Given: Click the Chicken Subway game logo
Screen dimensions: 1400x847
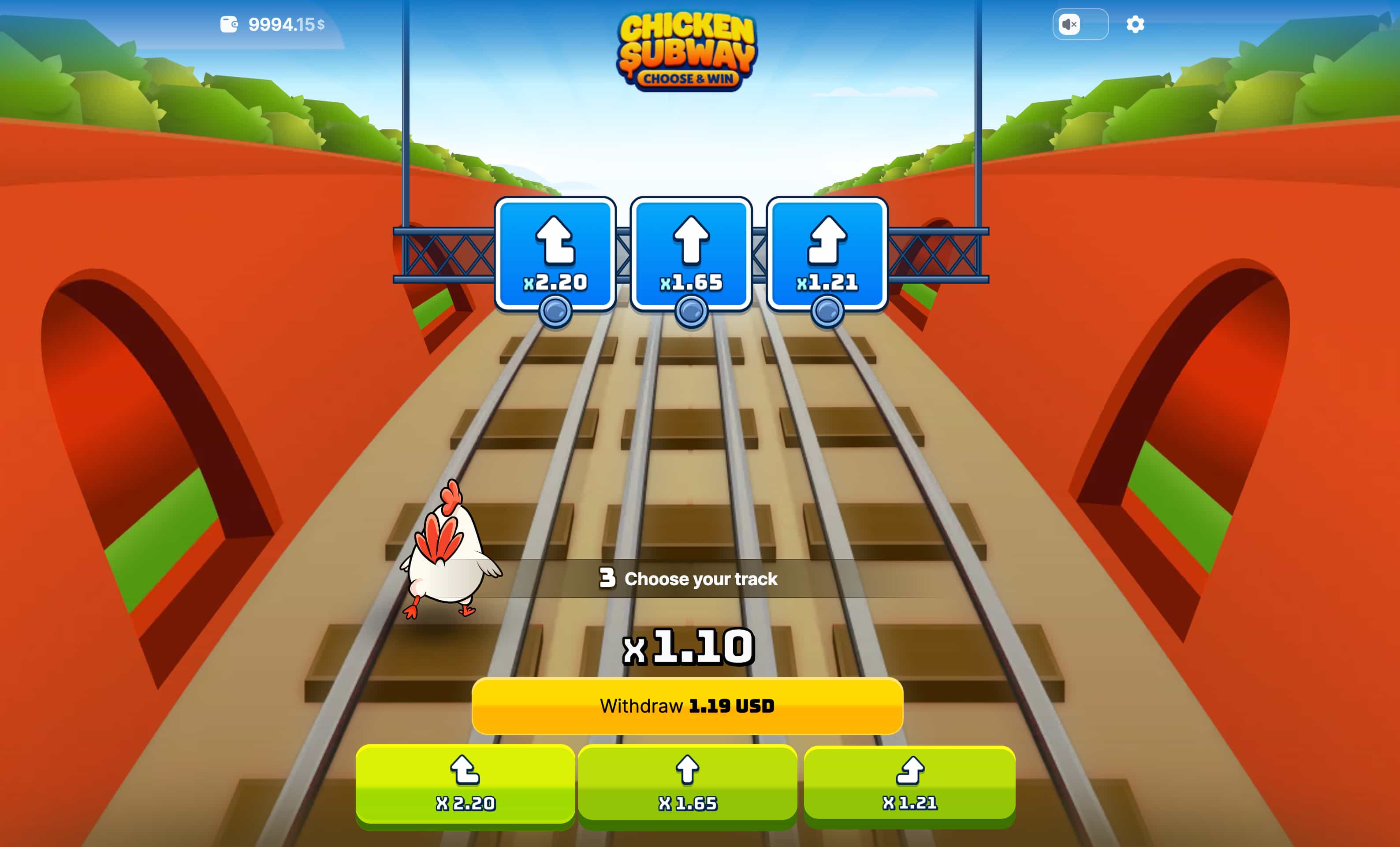Looking at the screenshot, I should (x=688, y=51).
